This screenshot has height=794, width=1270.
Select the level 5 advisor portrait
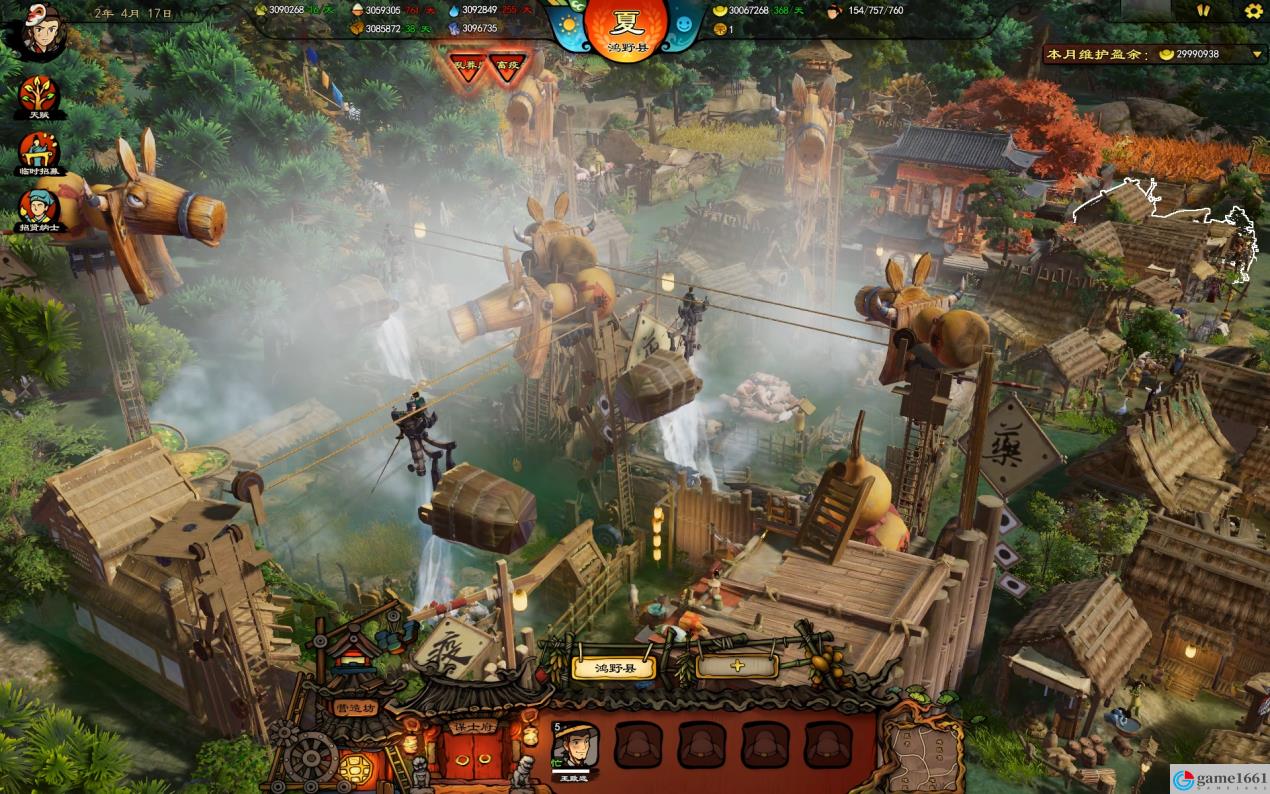(x=575, y=746)
